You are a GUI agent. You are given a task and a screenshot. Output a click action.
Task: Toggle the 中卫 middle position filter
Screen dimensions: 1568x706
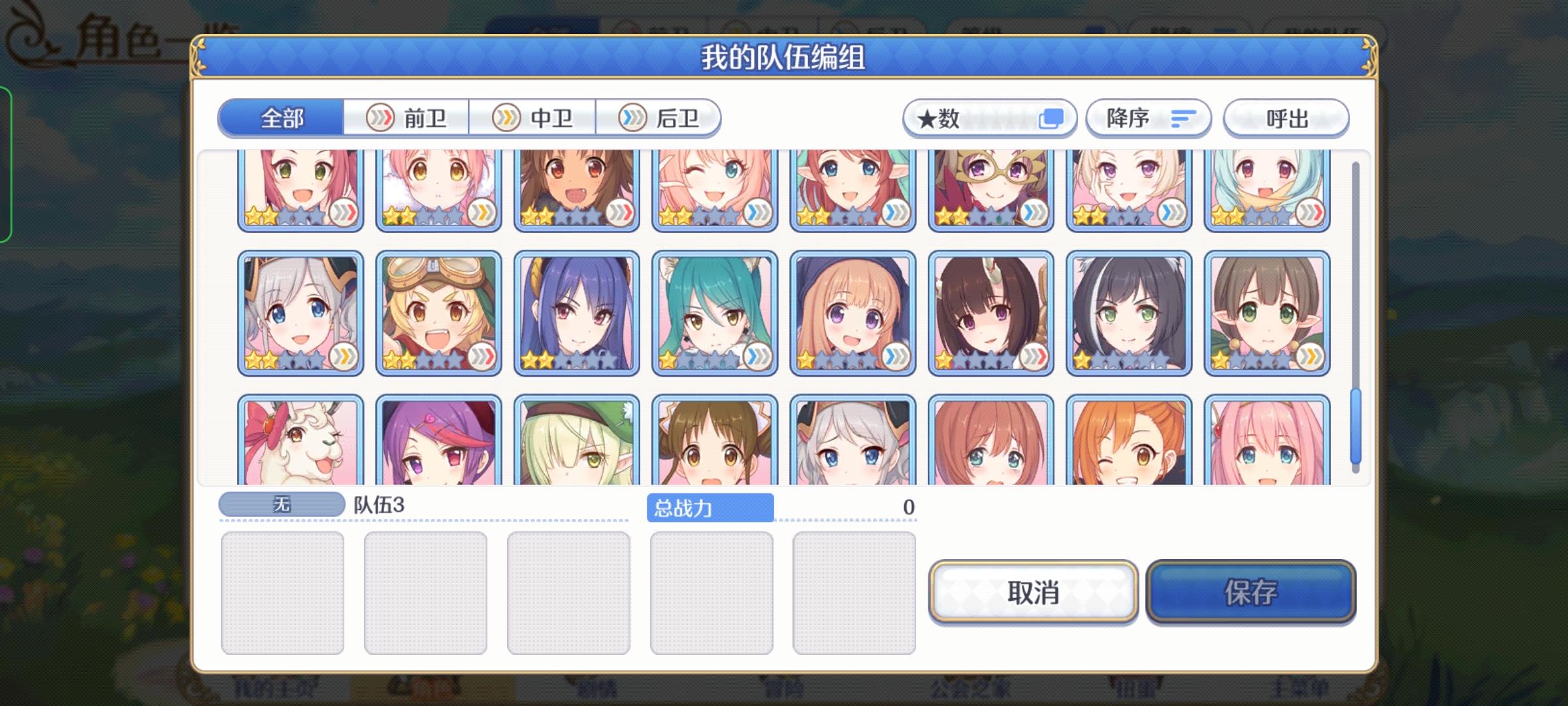point(532,118)
